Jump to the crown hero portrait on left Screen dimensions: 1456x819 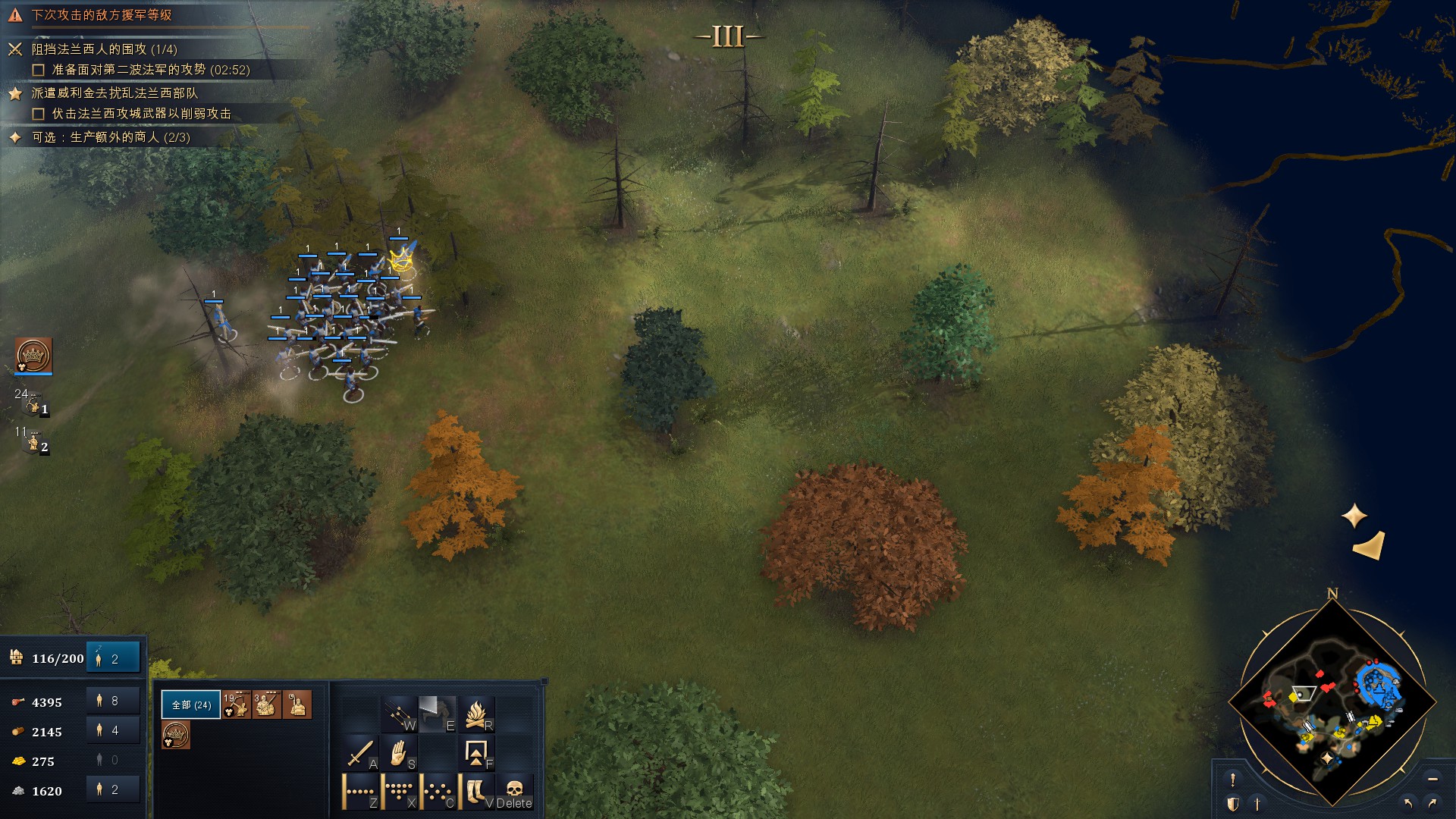(33, 356)
